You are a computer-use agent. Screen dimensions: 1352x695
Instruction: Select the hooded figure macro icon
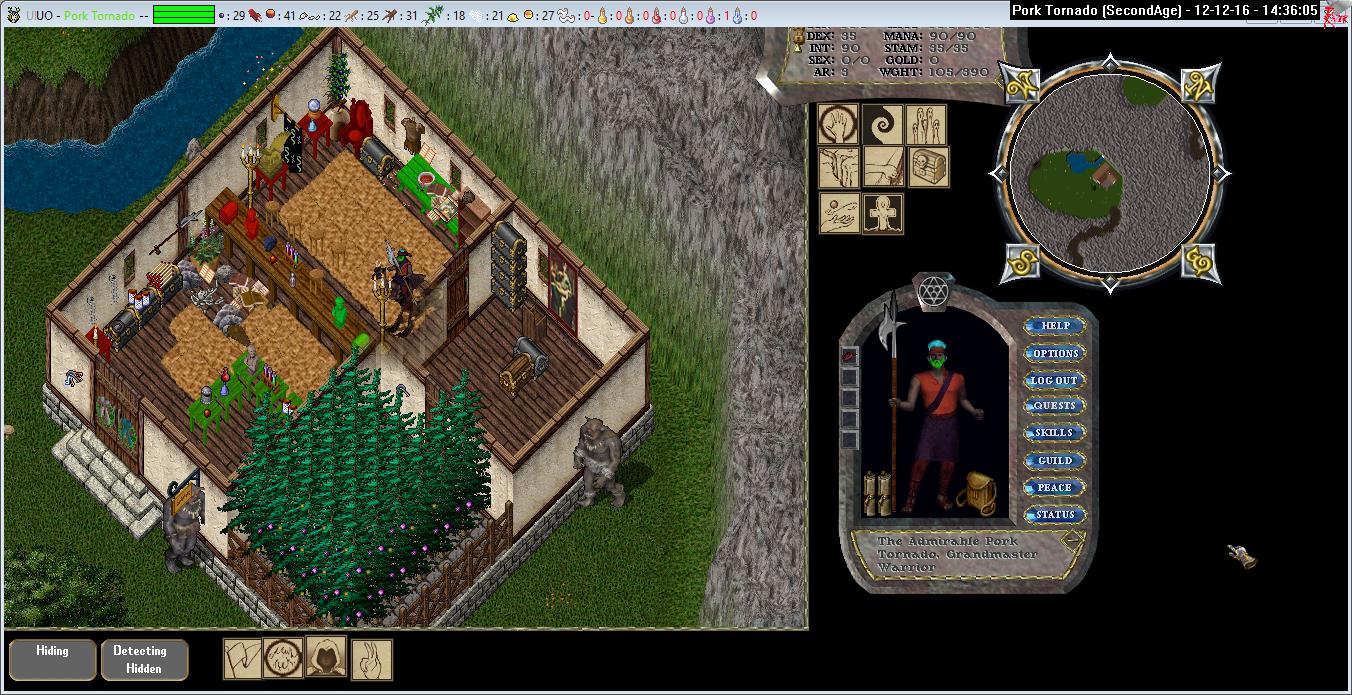[x=326, y=657]
